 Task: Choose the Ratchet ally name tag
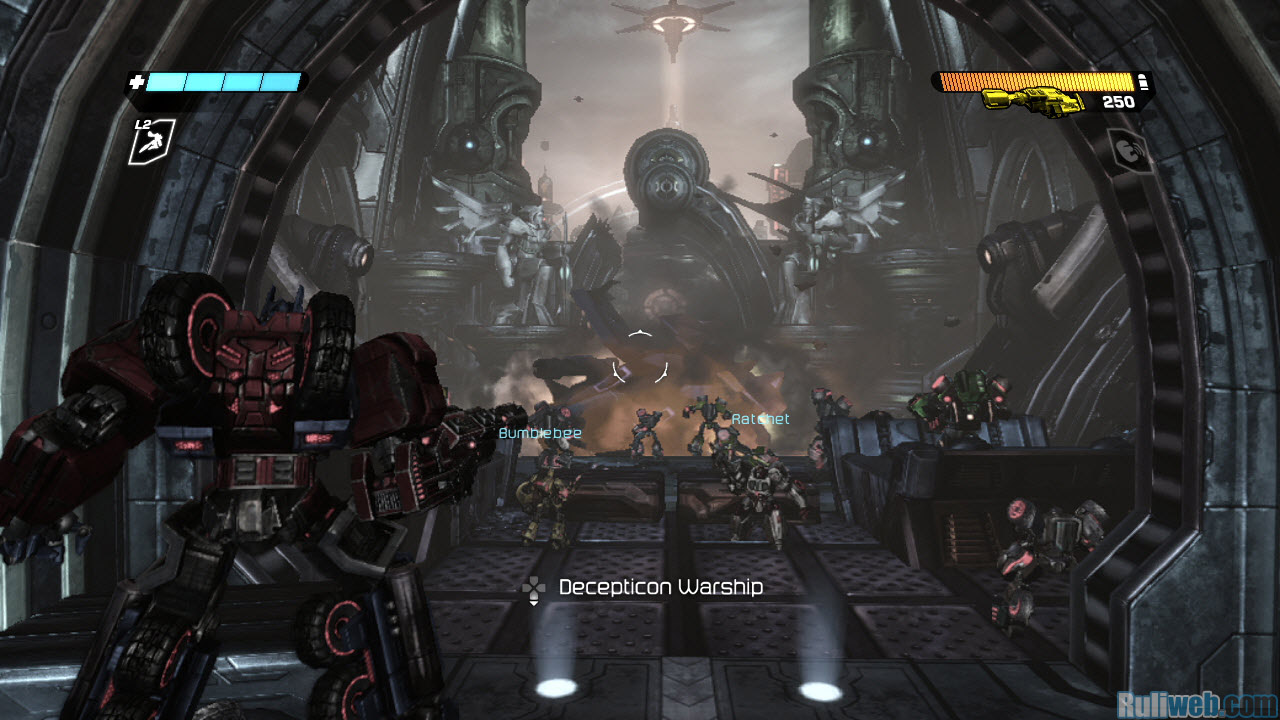point(760,419)
